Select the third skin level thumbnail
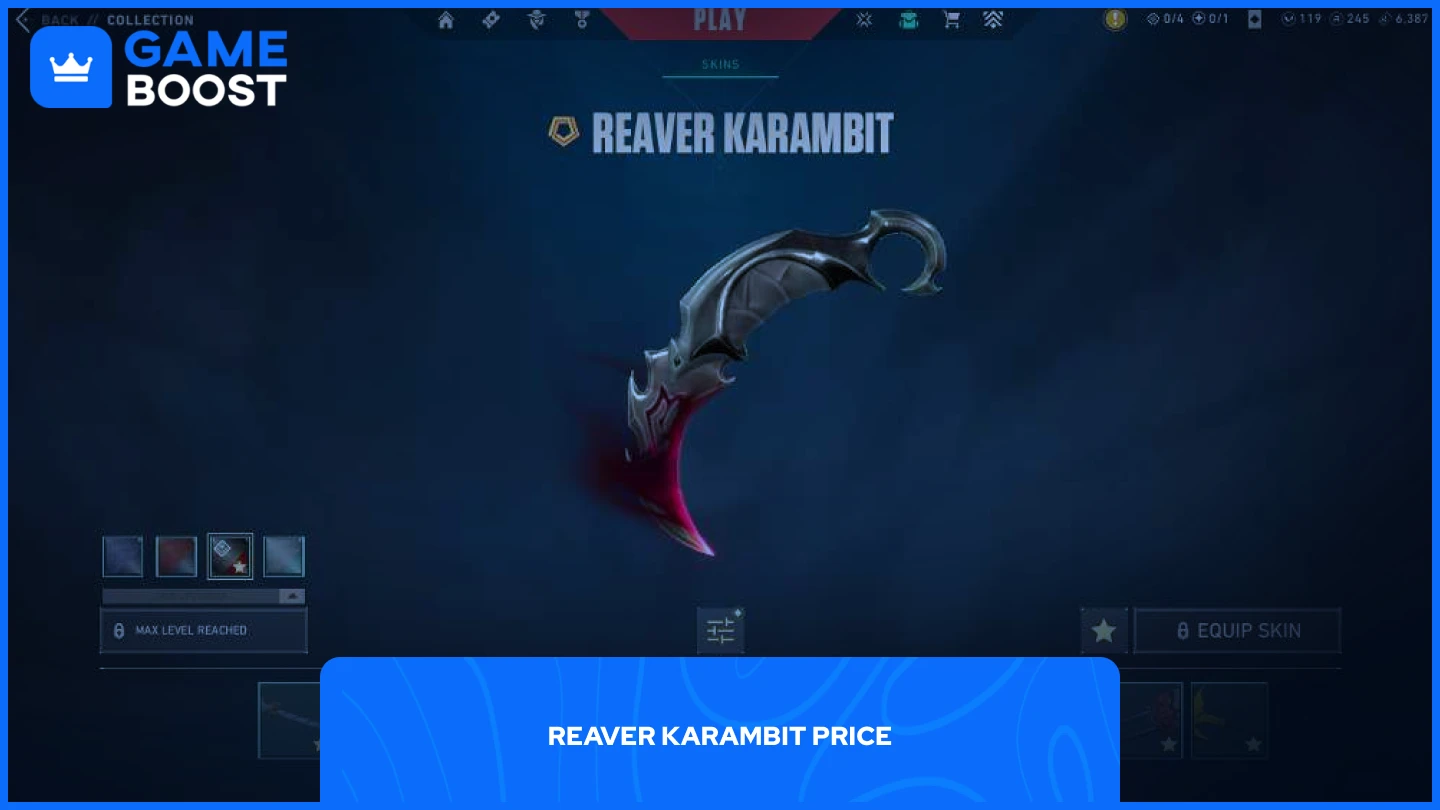 coord(230,555)
